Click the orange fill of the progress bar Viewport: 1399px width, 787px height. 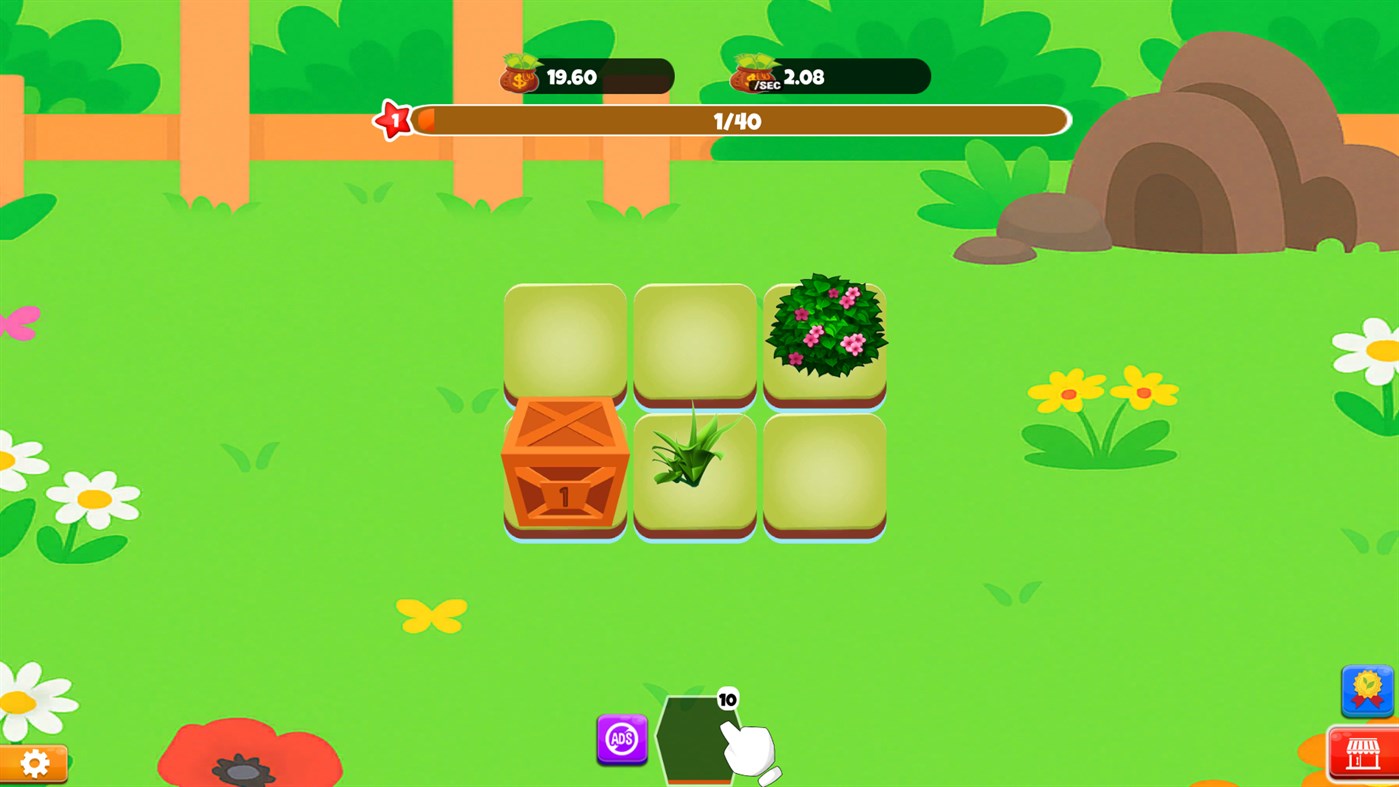click(425, 119)
